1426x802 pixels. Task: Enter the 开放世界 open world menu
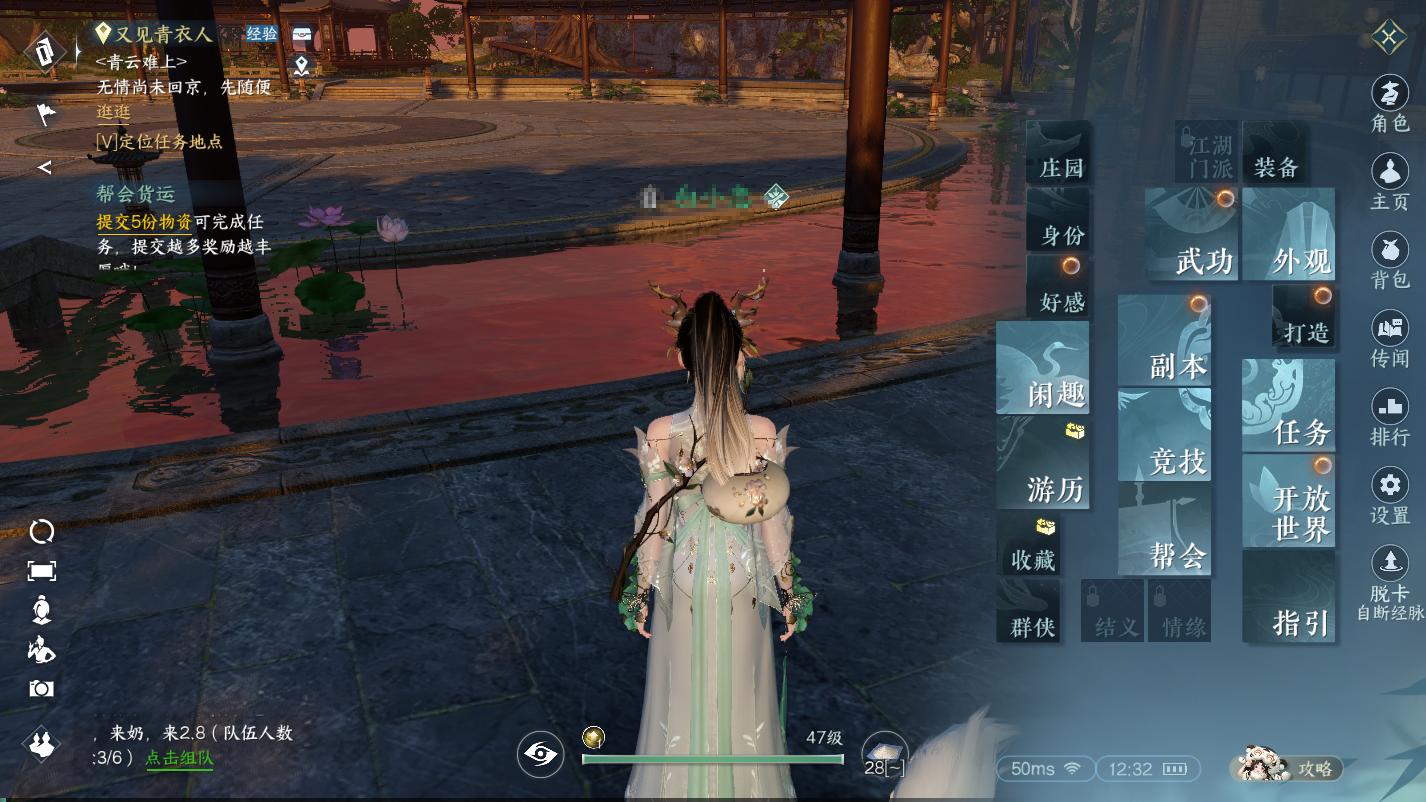1289,501
